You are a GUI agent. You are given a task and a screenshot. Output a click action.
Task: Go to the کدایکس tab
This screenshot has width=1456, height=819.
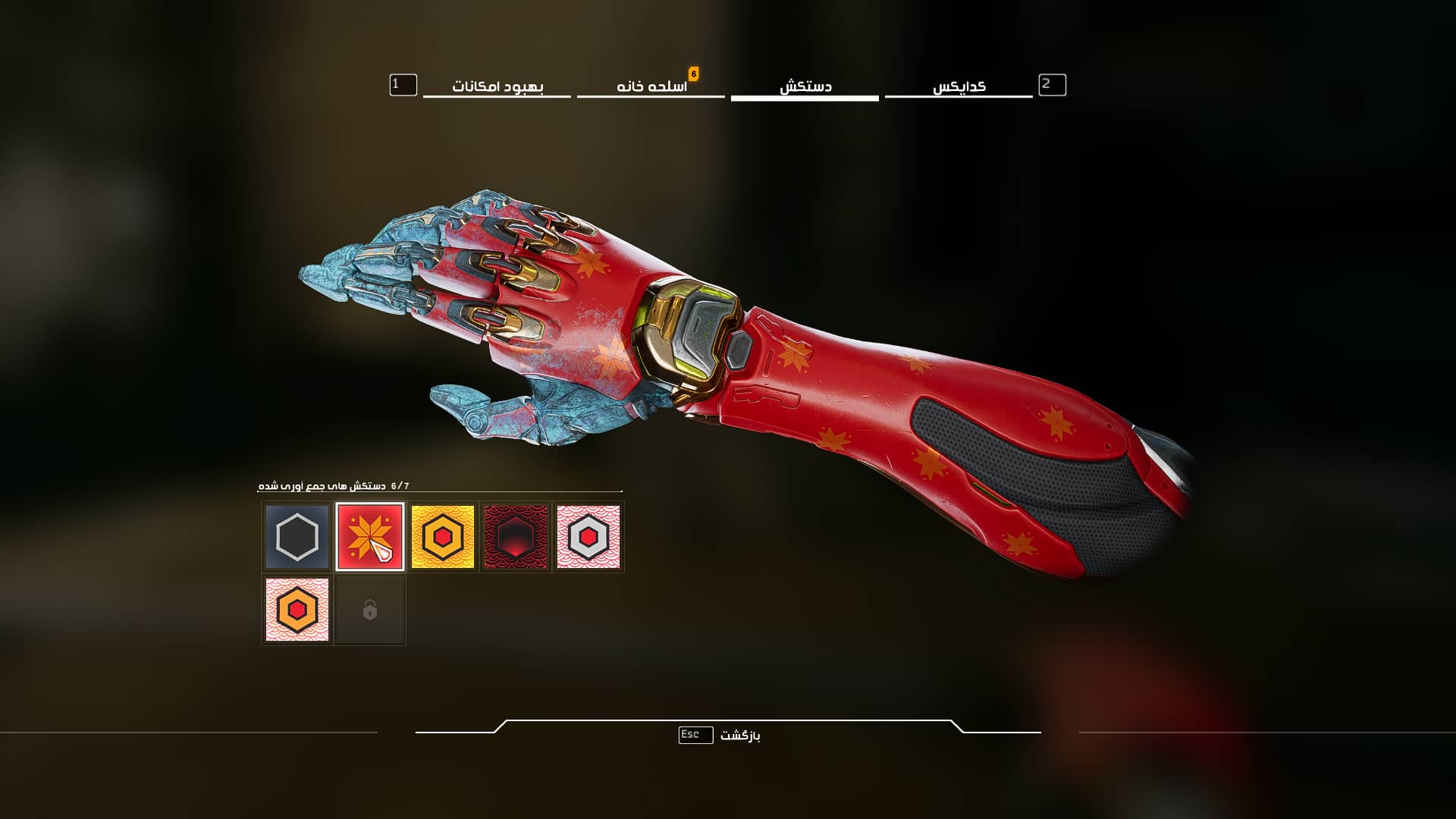959,86
